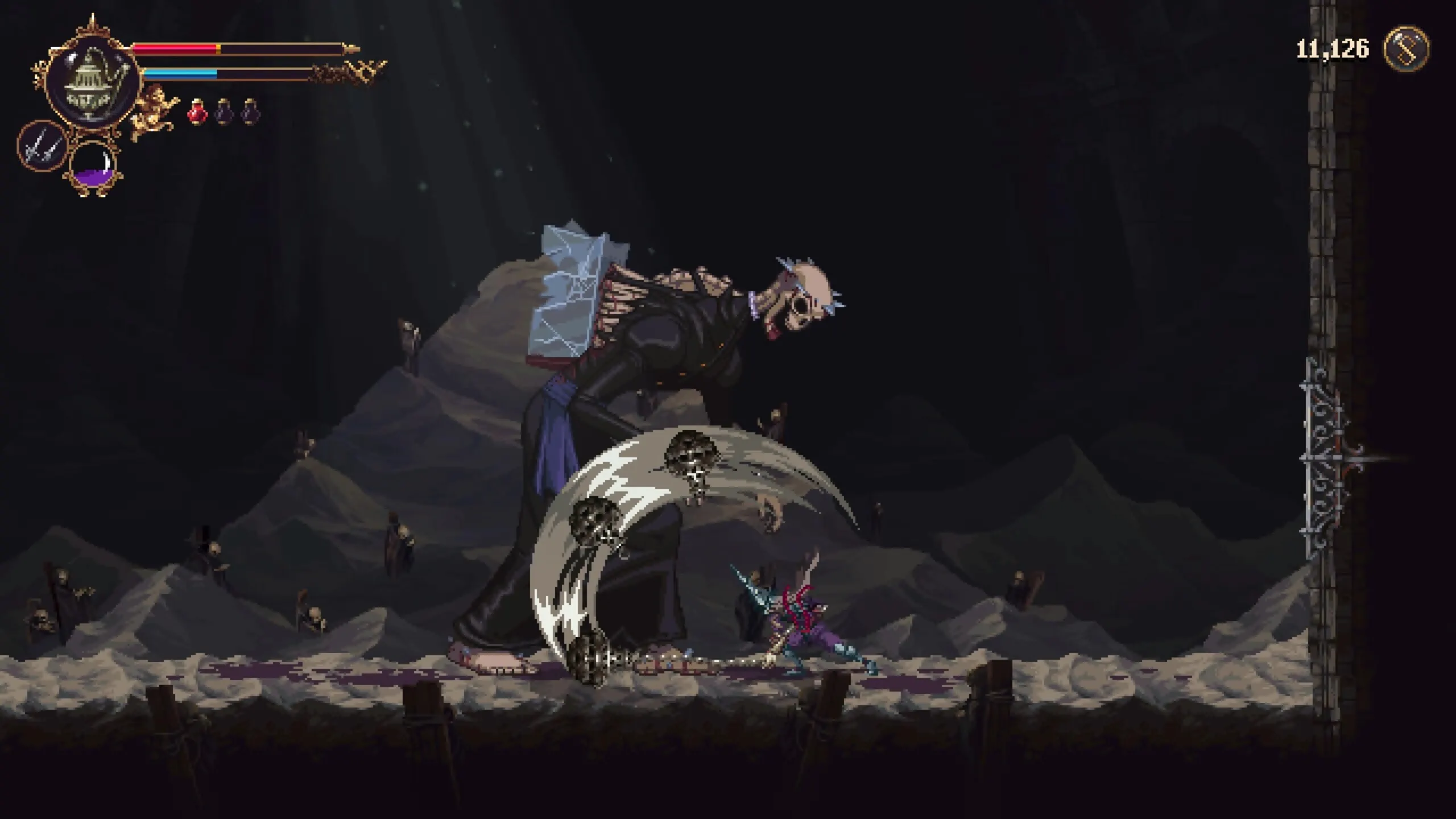Use the full red bile flask
Screen dimensions: 1456x819
[x=196, y=111]
